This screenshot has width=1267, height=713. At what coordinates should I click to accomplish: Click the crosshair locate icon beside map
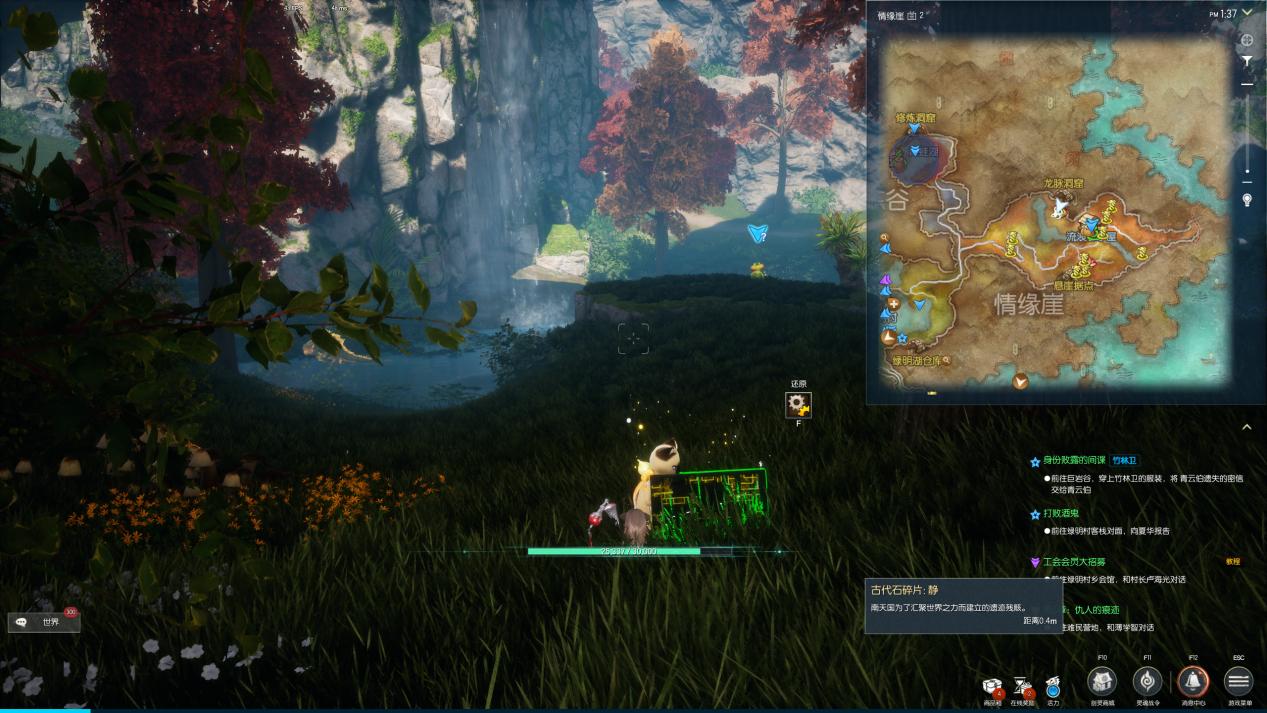coord(1247,41)
